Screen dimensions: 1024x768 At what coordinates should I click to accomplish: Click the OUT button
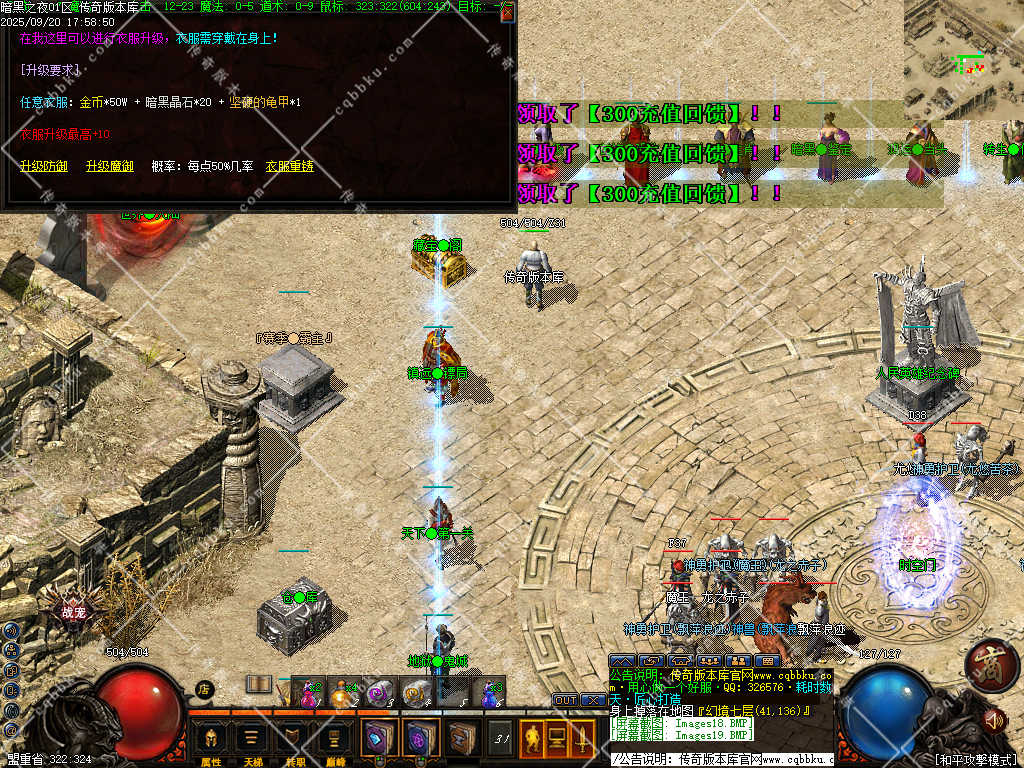tap(566, 700)
